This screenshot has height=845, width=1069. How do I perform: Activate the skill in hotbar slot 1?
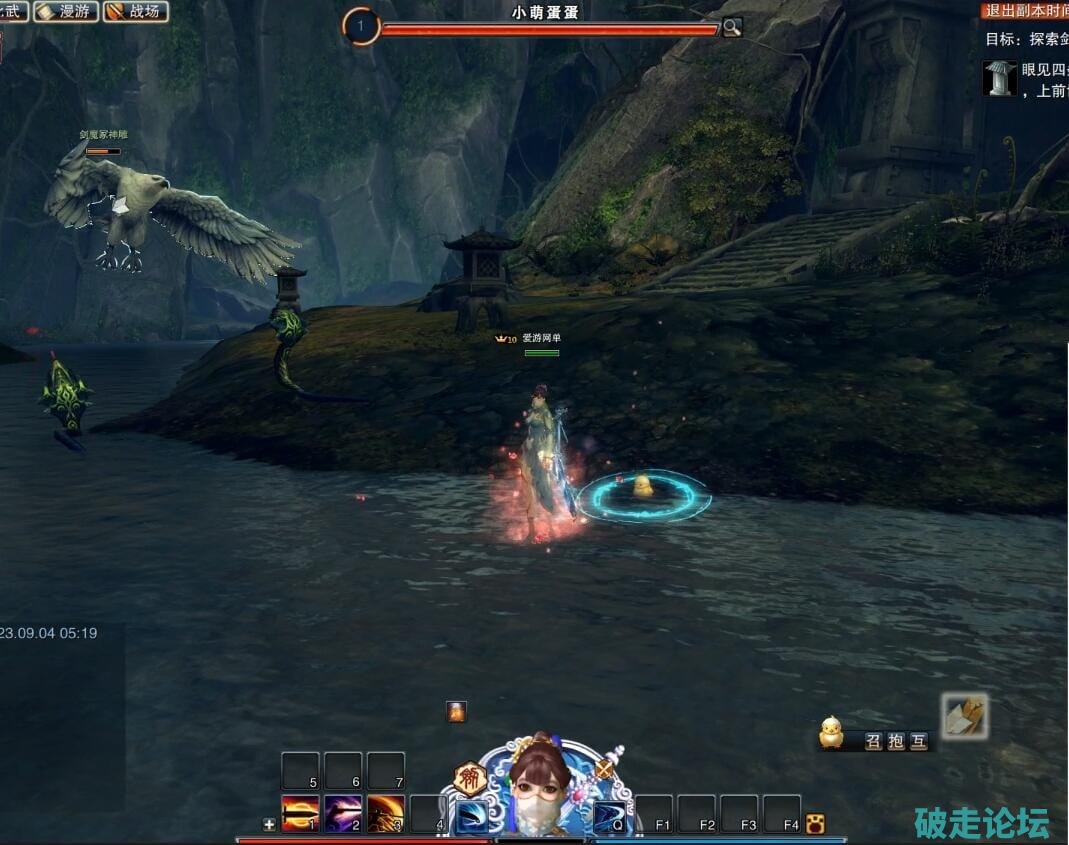[300, 814]
